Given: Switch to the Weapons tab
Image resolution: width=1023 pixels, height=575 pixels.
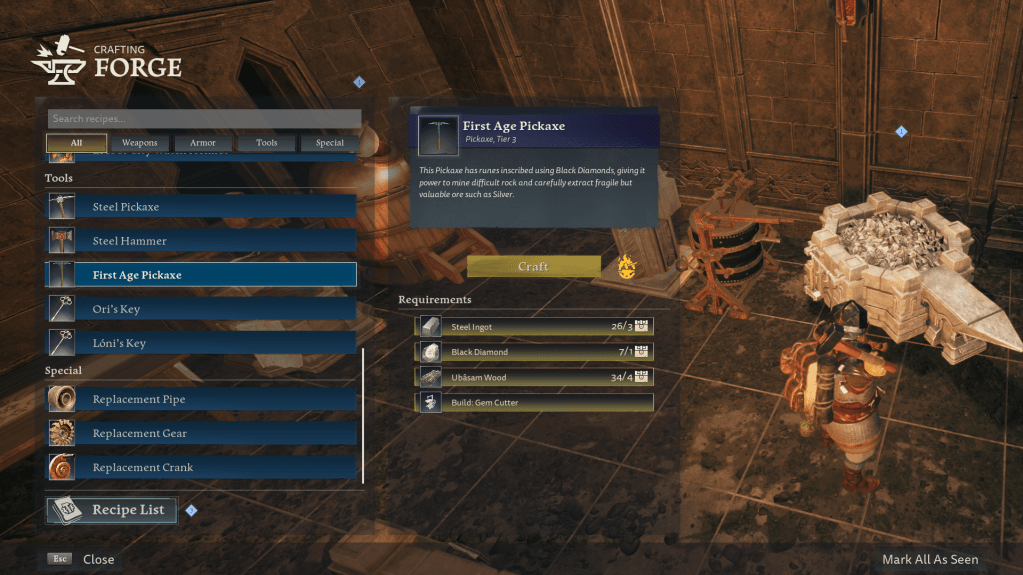Looking at the screenshot, I should pos(139,143).
